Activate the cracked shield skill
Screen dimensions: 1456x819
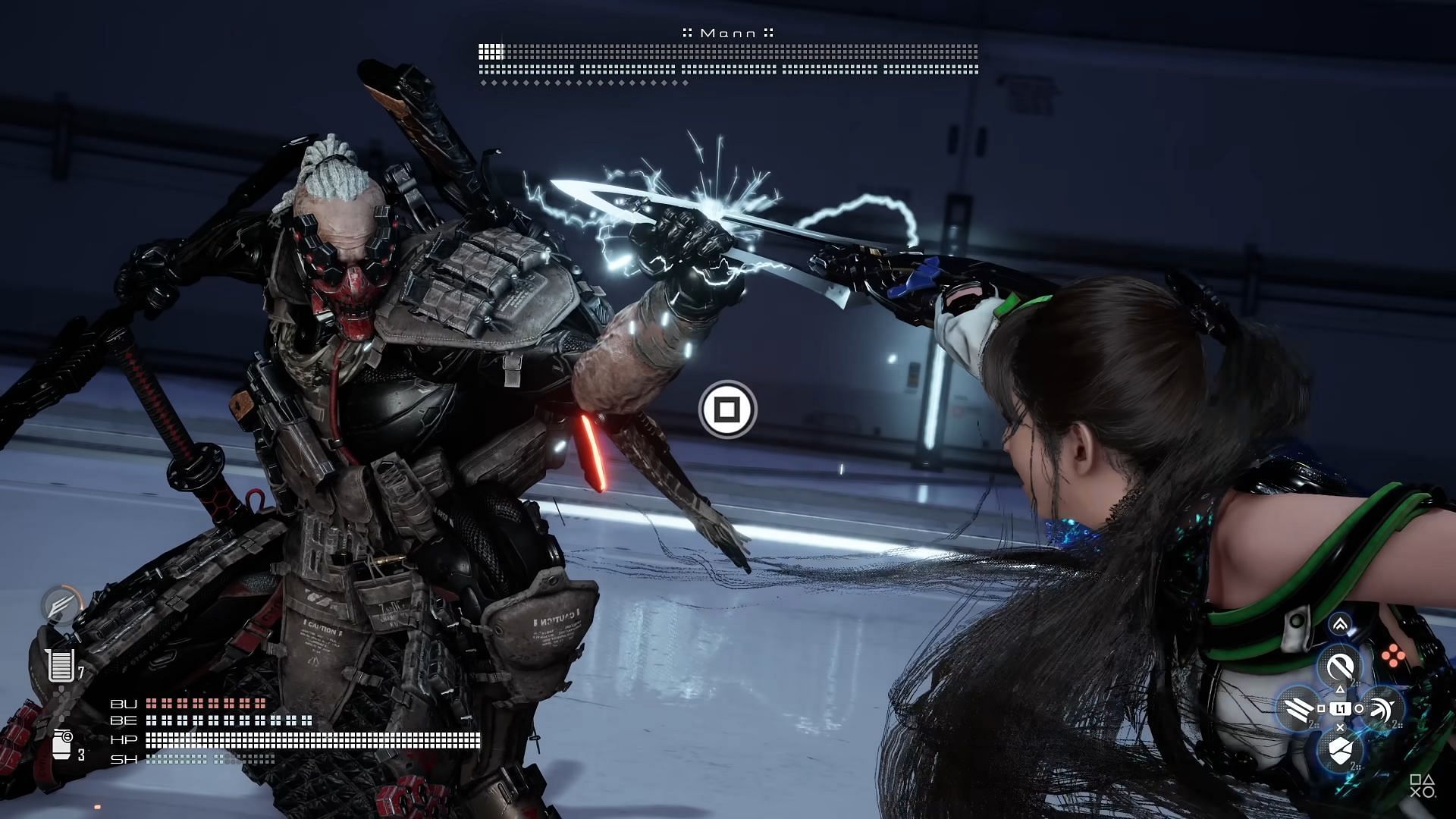[1340, 751]
